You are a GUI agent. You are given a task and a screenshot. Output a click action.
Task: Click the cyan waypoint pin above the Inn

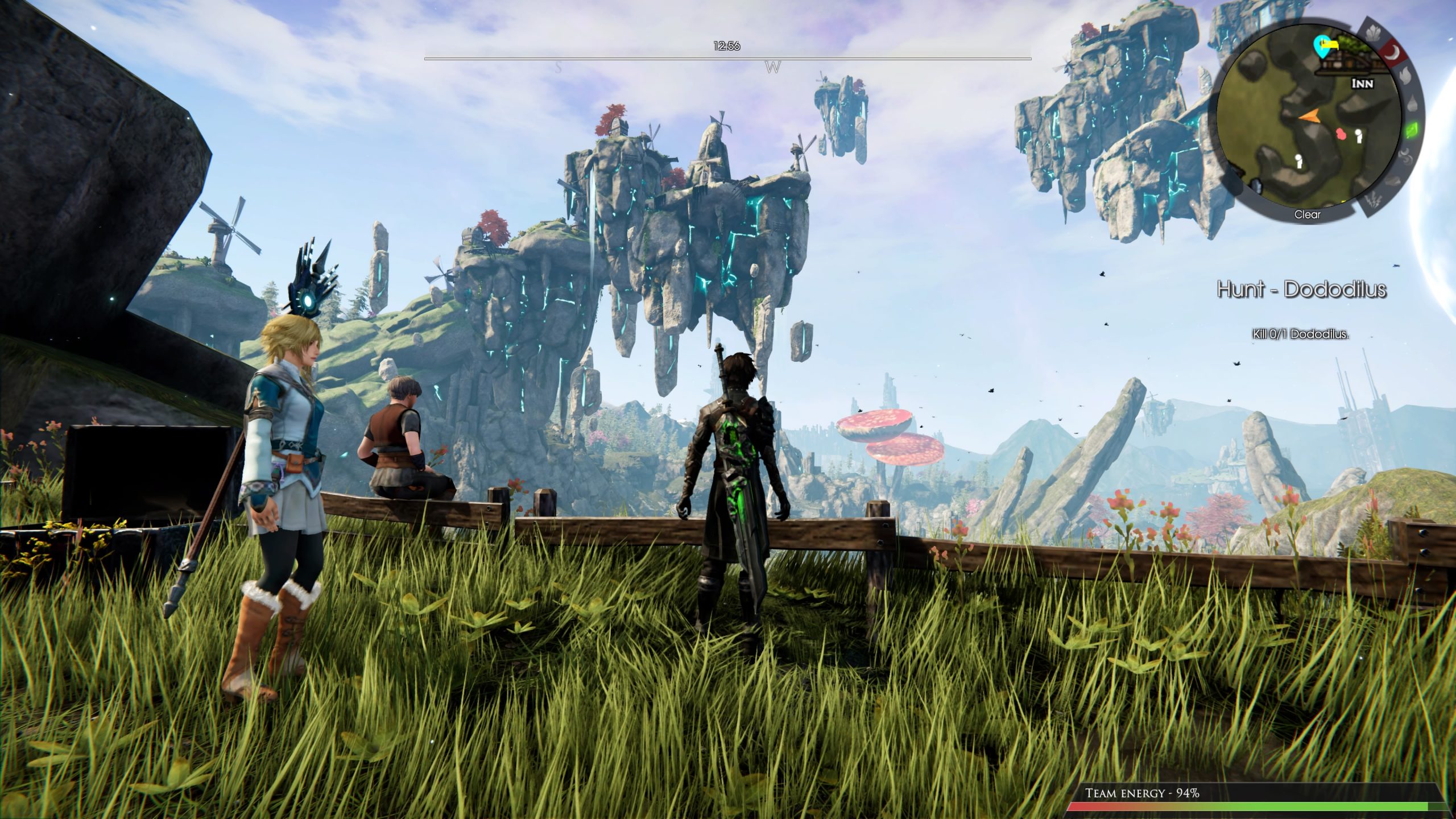tap(1322, 47)
